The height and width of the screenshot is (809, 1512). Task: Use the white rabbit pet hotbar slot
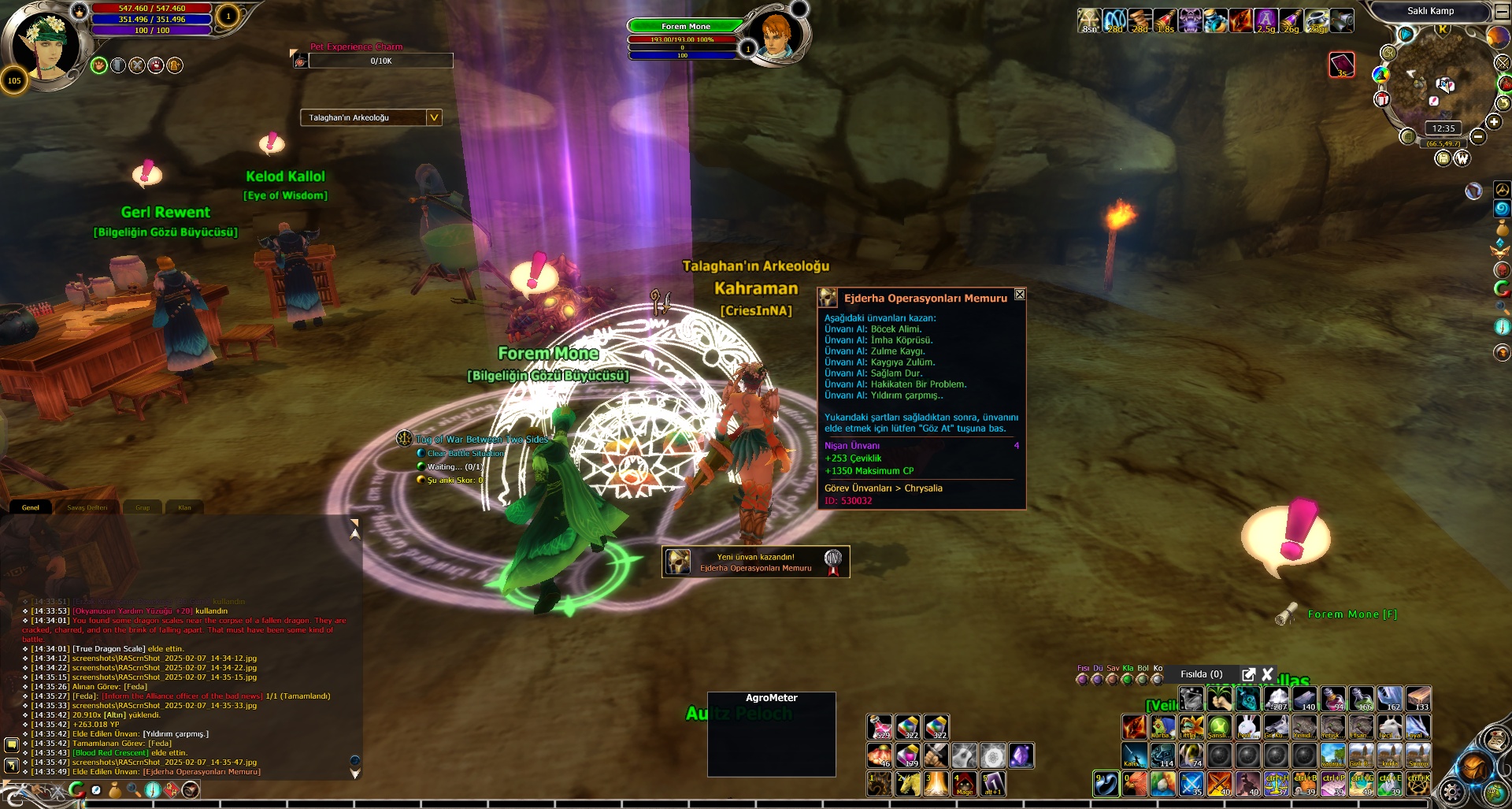1247,726
